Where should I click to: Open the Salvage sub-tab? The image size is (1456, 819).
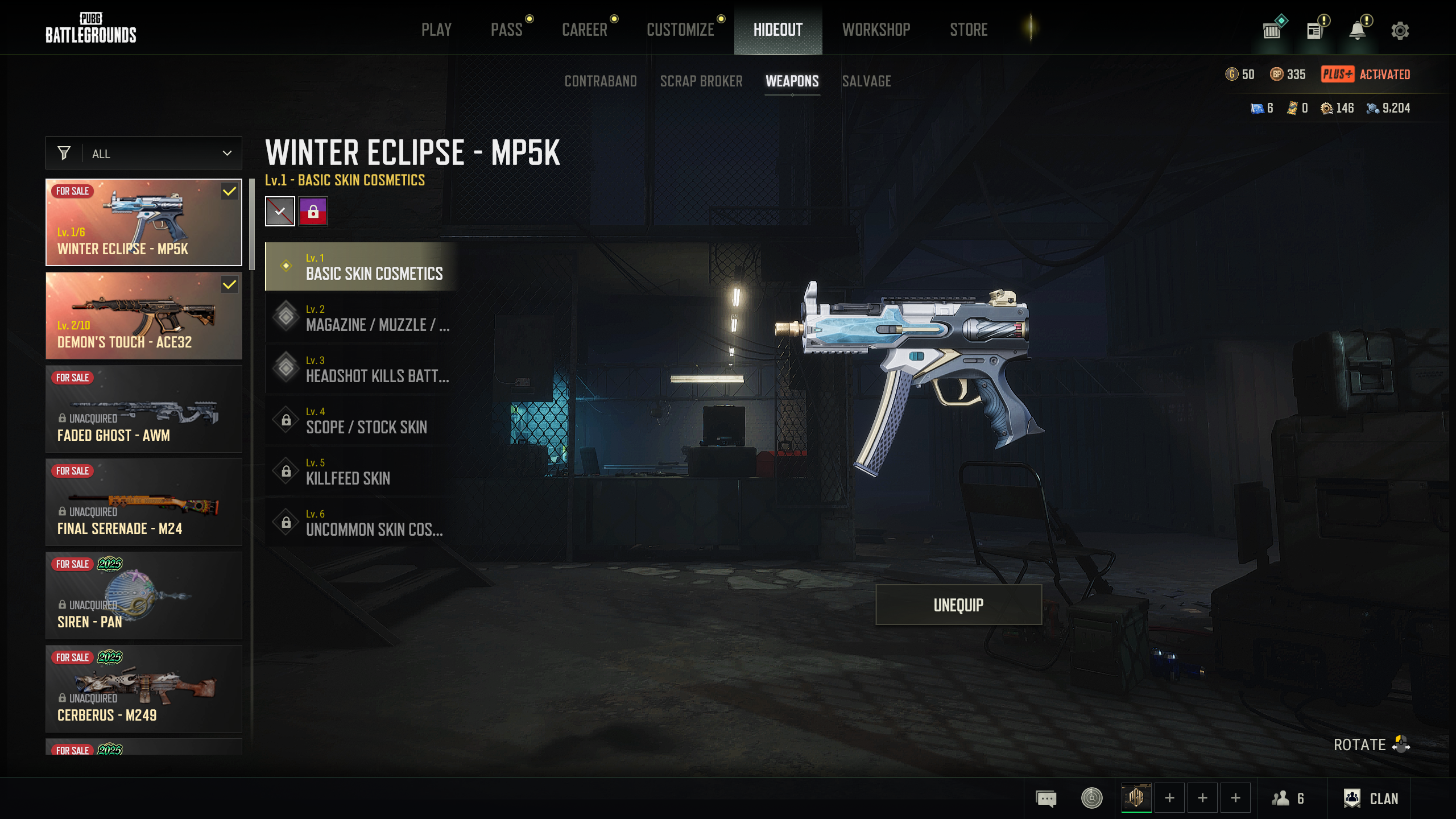pos(866,81)
